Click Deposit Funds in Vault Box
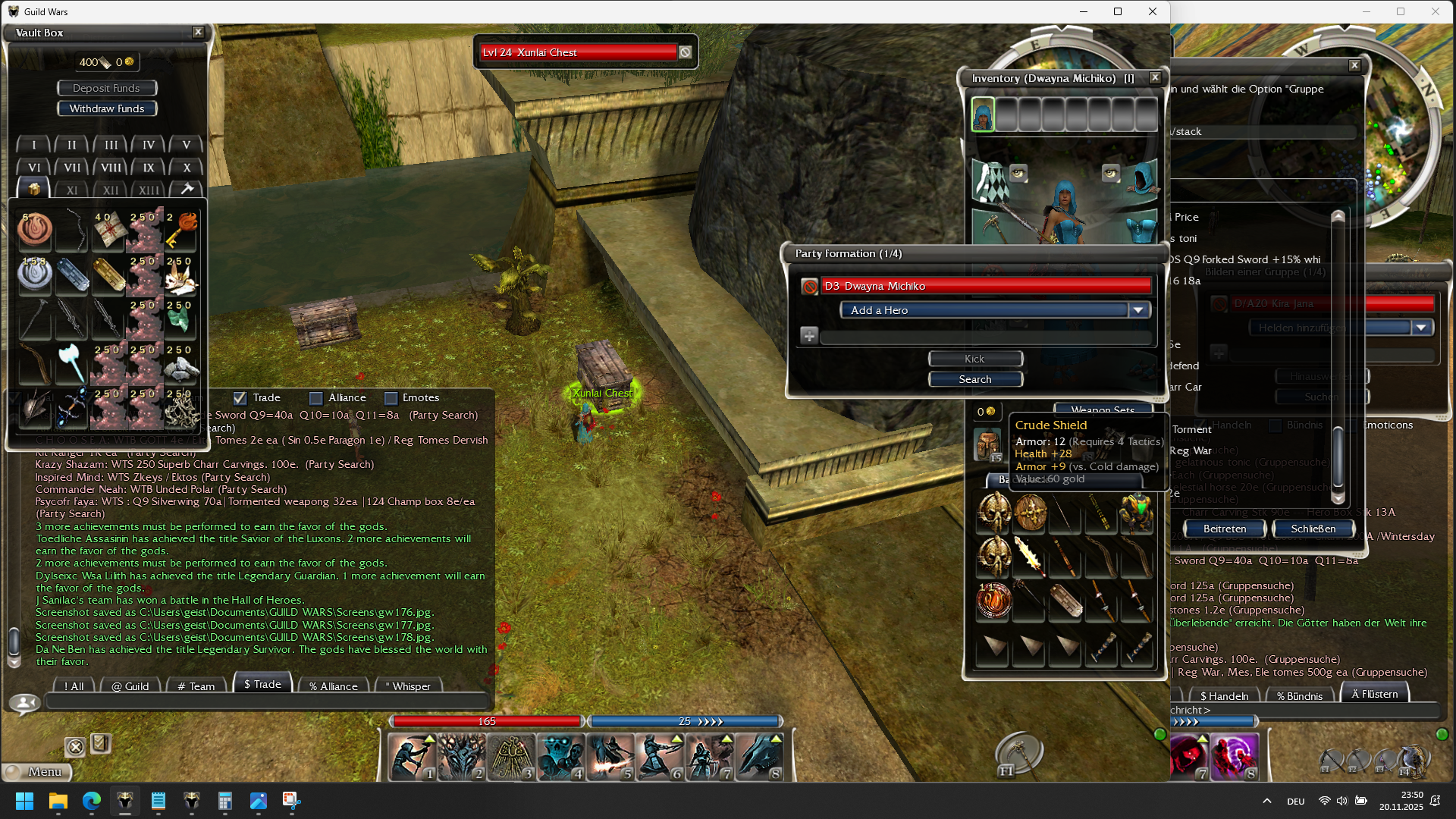1456x819 pixels. tap(106, 88)
